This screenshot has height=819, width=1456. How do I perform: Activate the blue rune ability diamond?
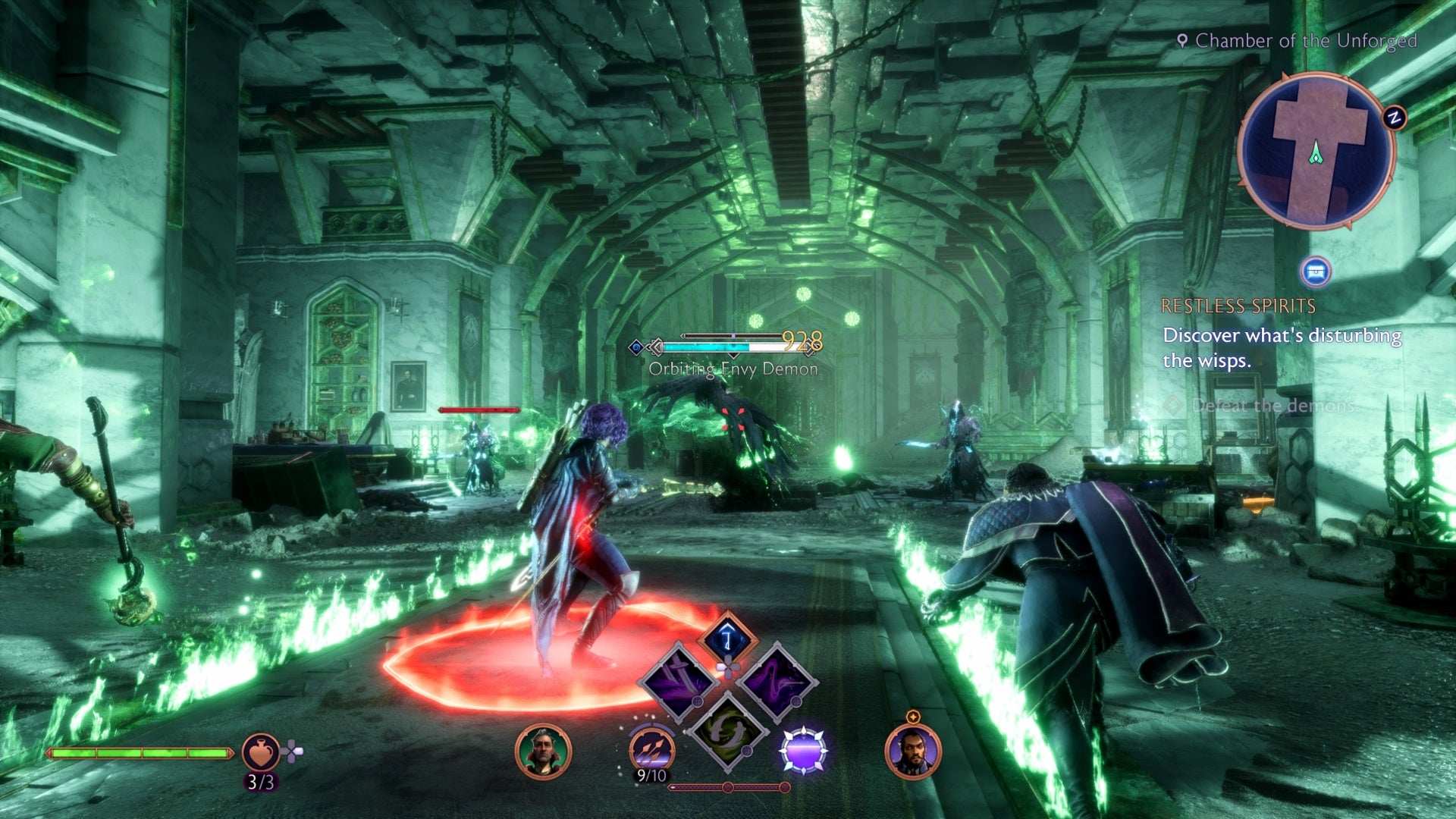click(x=727, y=639)
